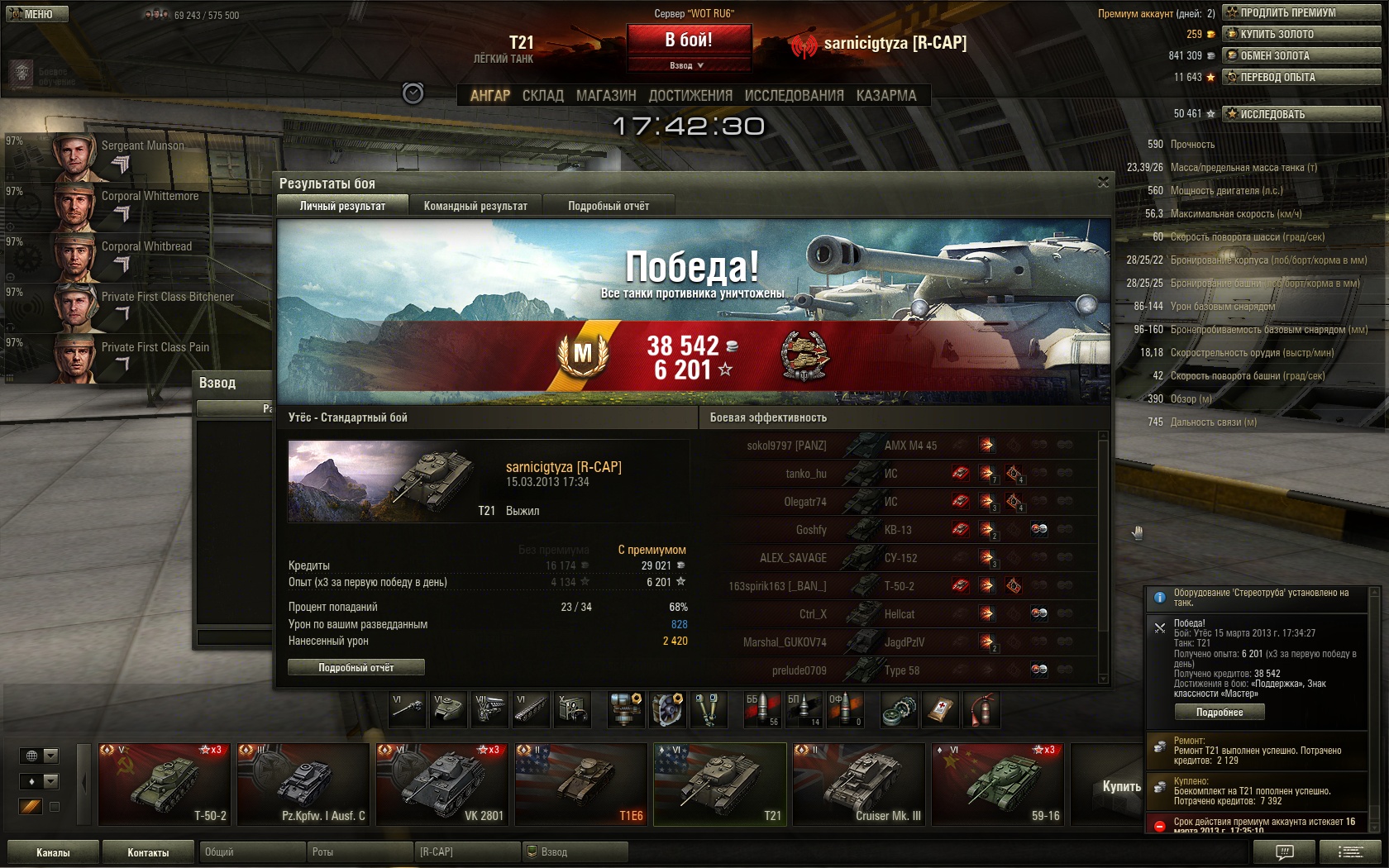This screenshot has height=868, width=1389.
Task: Open the Контакты contacts list
Action: point(148,852)
